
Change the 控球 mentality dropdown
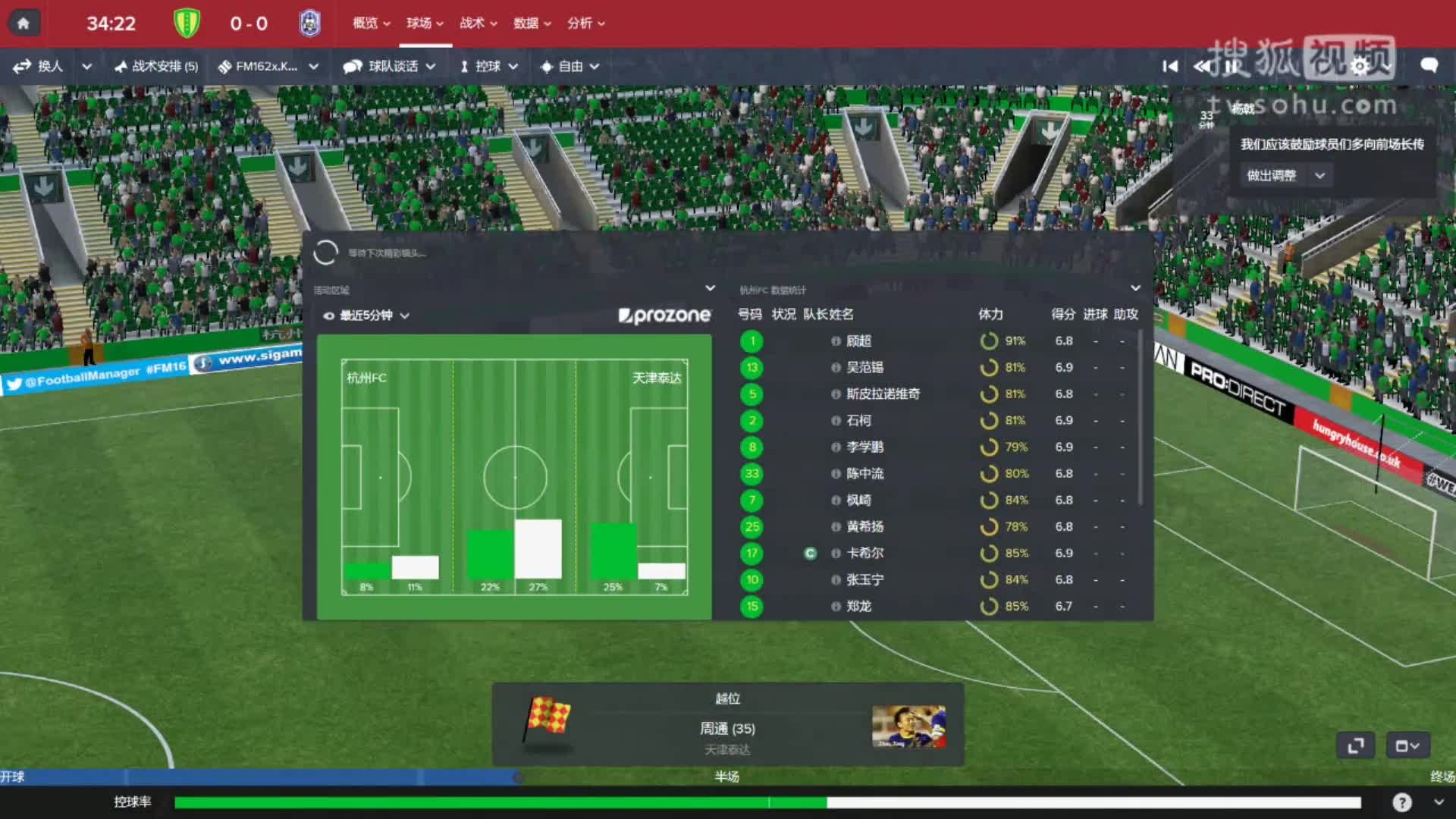pyautogui.click(x=489, y=67)
